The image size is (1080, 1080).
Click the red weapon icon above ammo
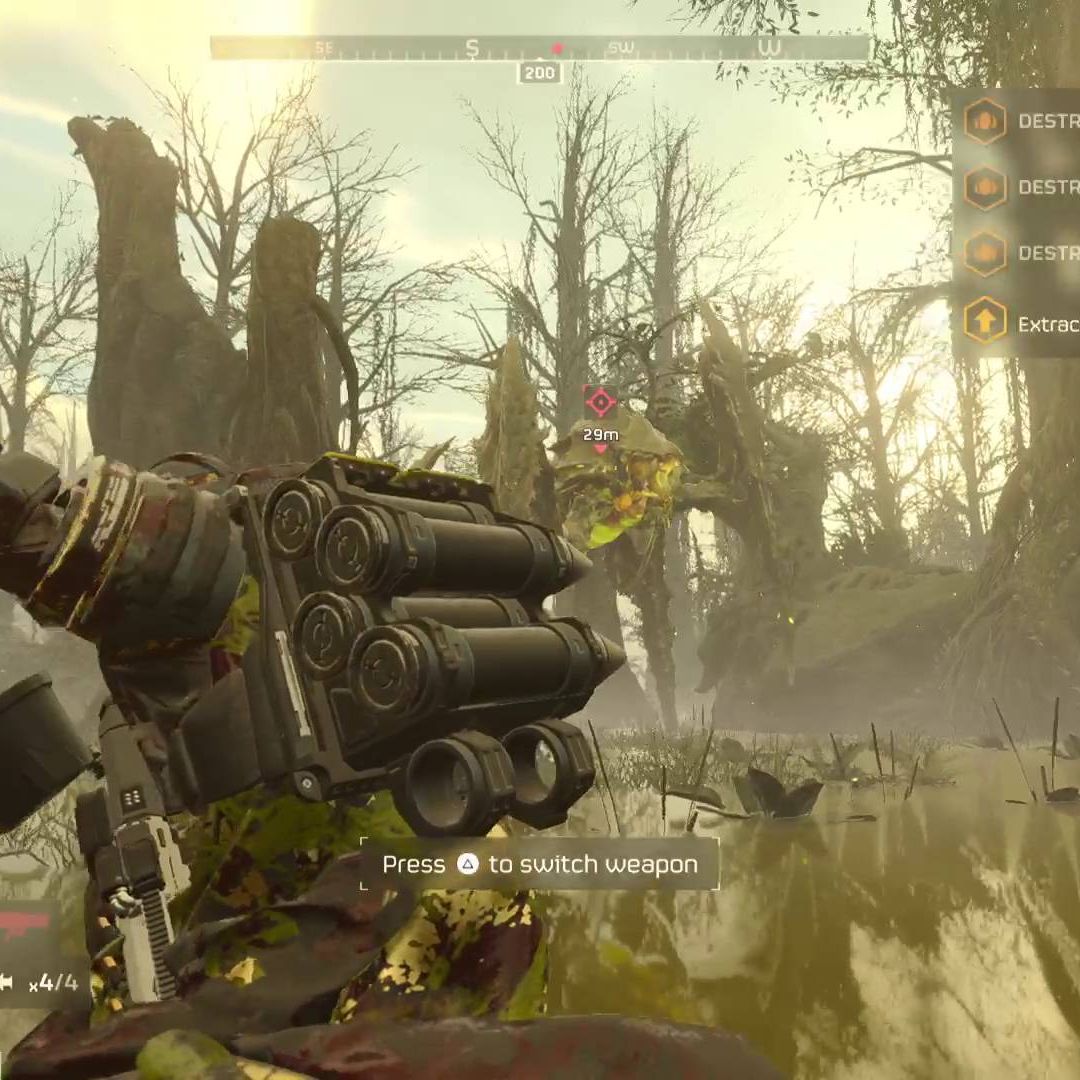tap(22, 924)
